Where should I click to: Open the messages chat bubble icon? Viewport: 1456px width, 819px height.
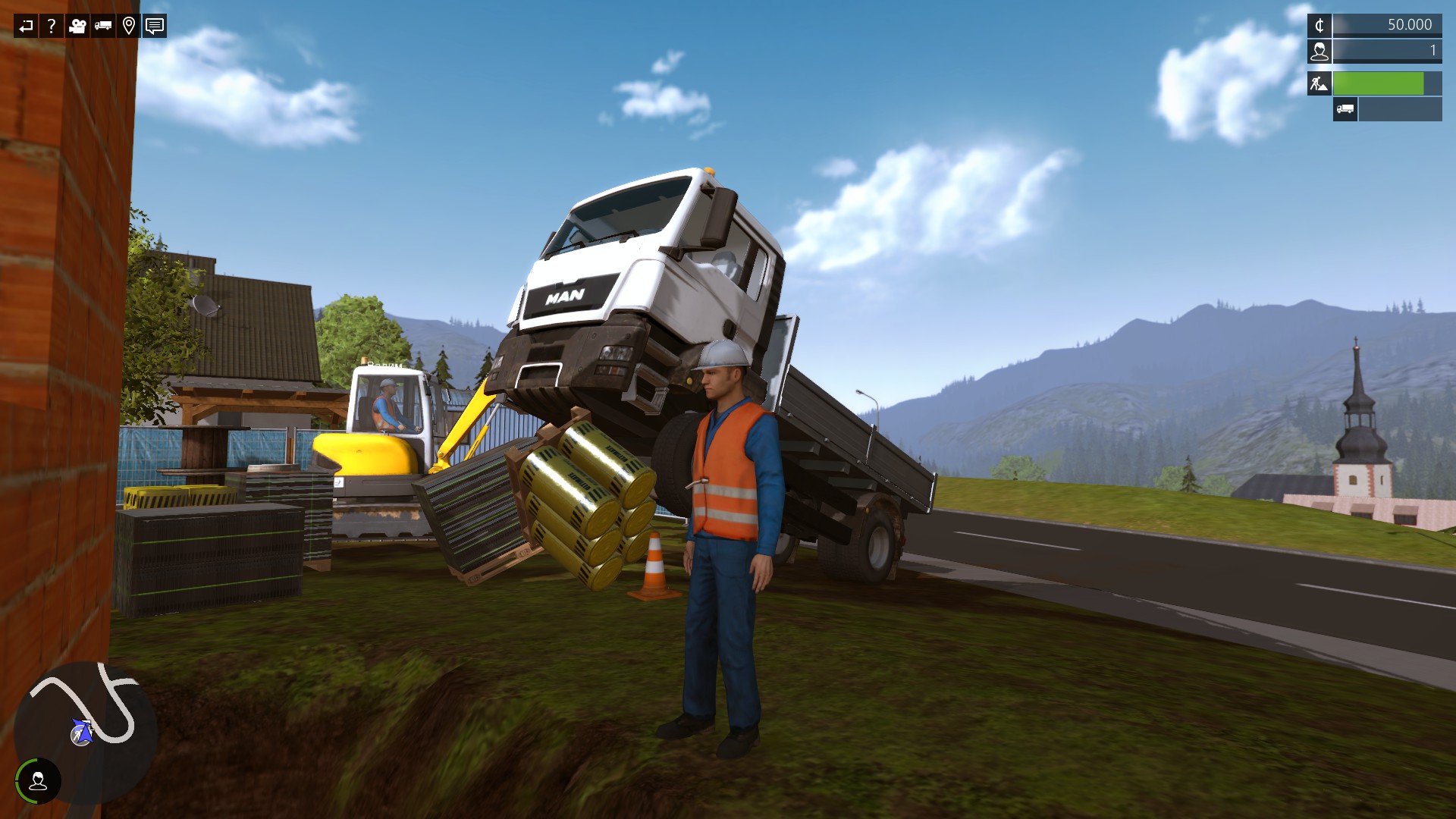(x=155, y=27)
